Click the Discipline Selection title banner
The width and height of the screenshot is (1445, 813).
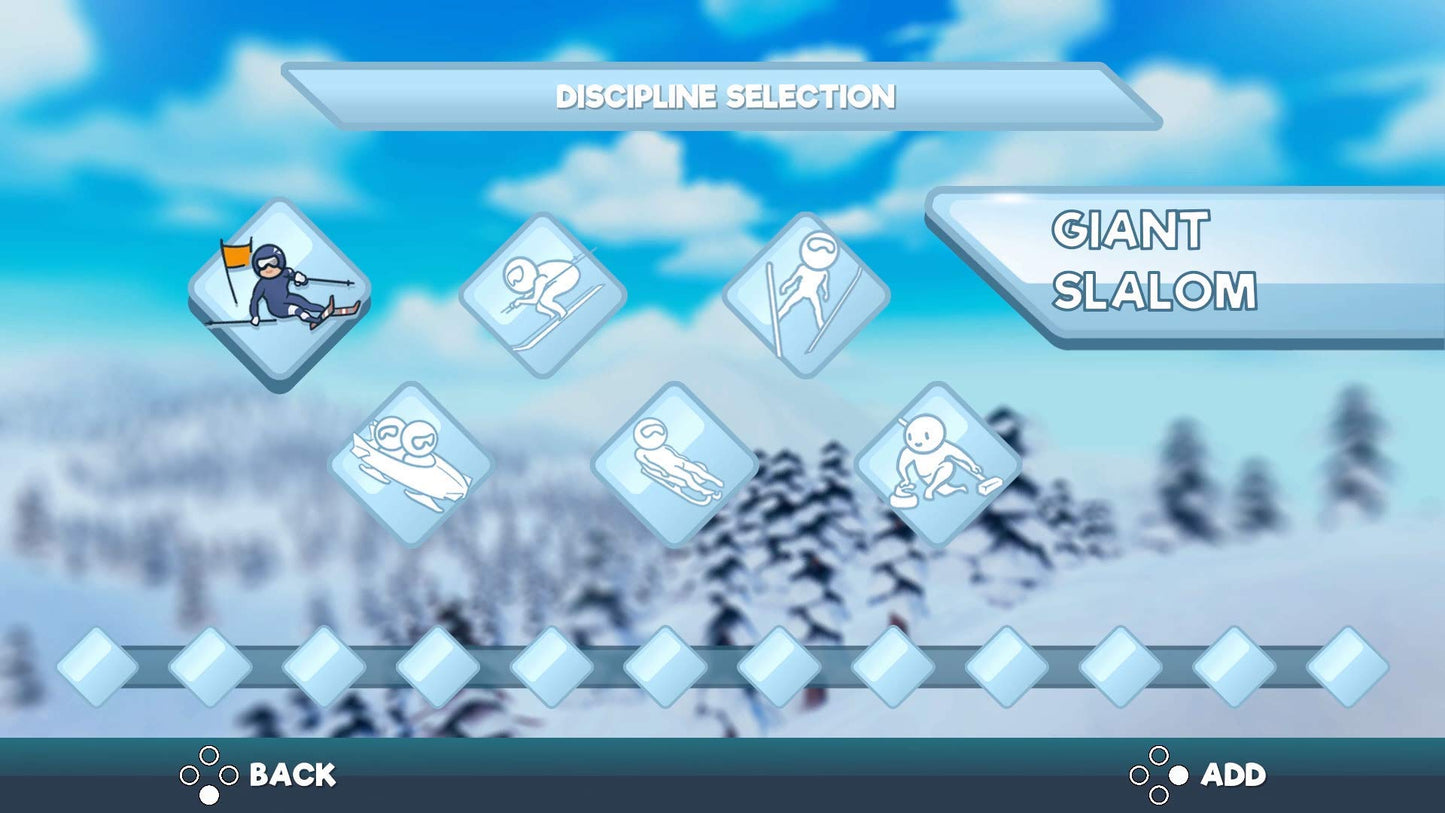[722, 97]
